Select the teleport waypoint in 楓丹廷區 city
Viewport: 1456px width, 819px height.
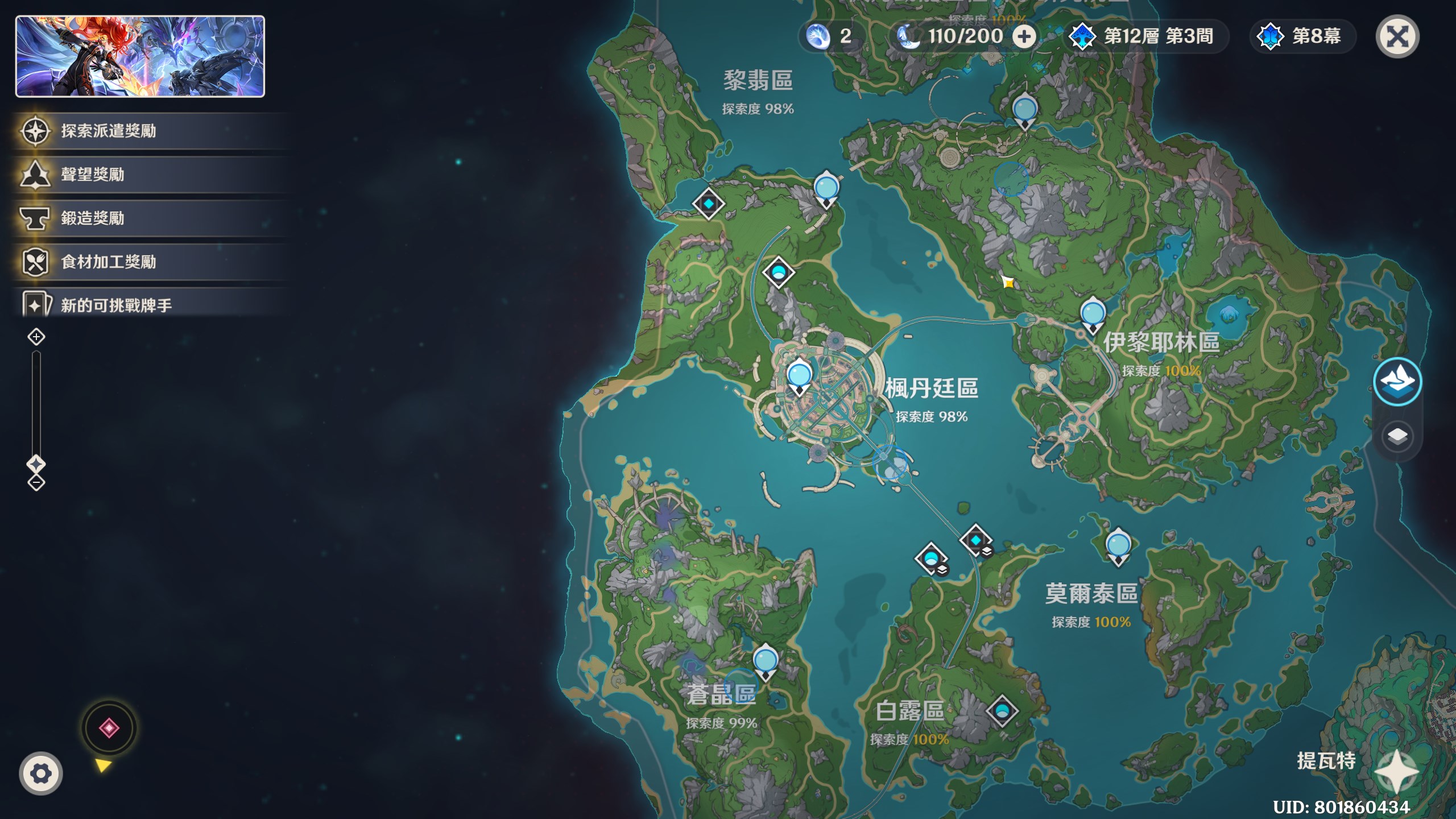[x=799, y=377]
